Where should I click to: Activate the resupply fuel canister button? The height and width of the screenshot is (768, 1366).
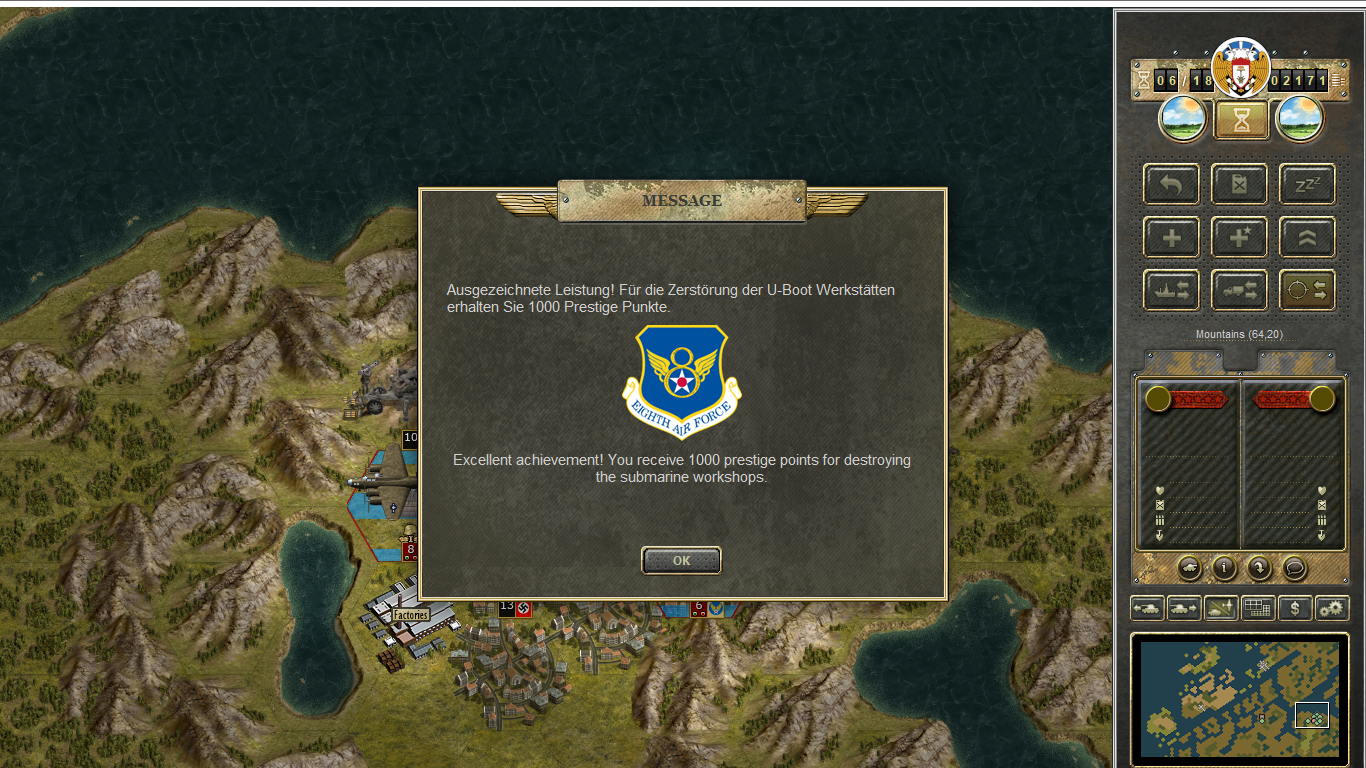[1239, 184]
